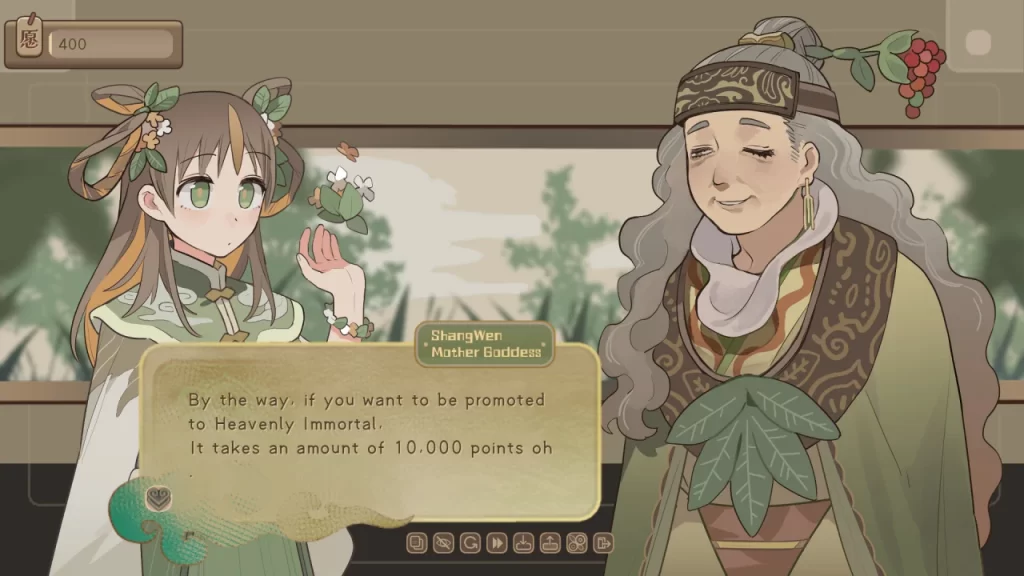Fast-forward dialogue with the double-arrow icon
The height and width of the screenshot is (576, 1024).
496,543
